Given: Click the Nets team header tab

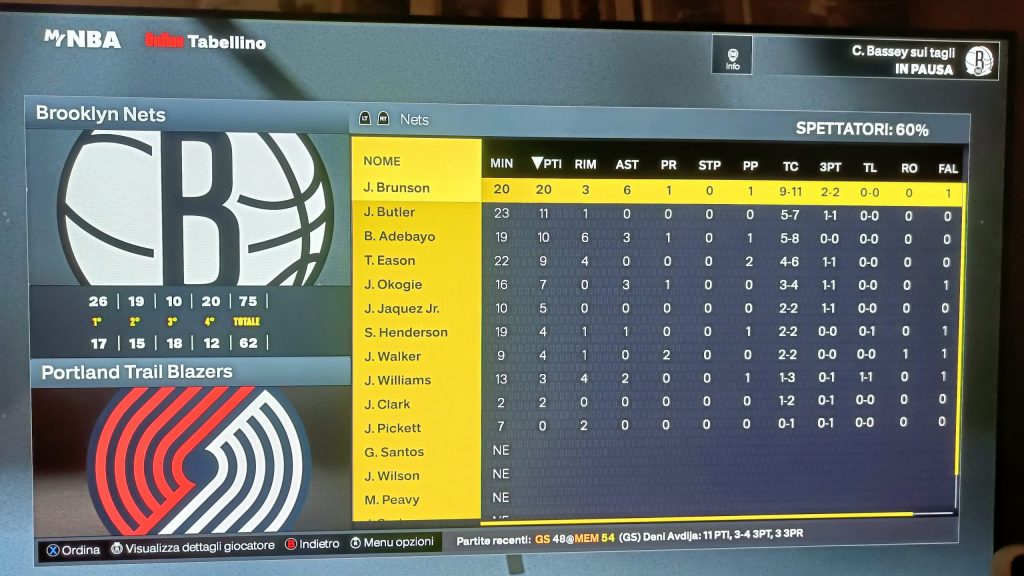Looking at the screenshot, I should pos(414,119).
